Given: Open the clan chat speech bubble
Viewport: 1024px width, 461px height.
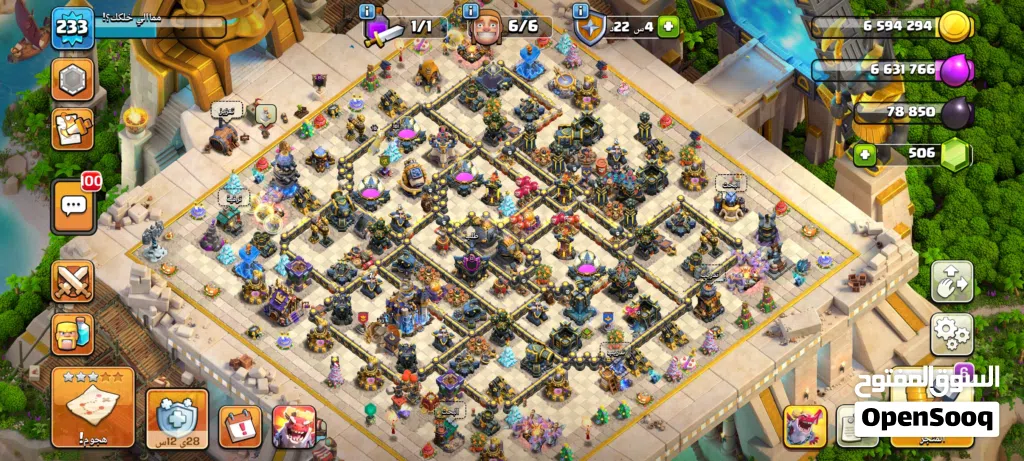Looking at the screenshot, I should point(73,206).
